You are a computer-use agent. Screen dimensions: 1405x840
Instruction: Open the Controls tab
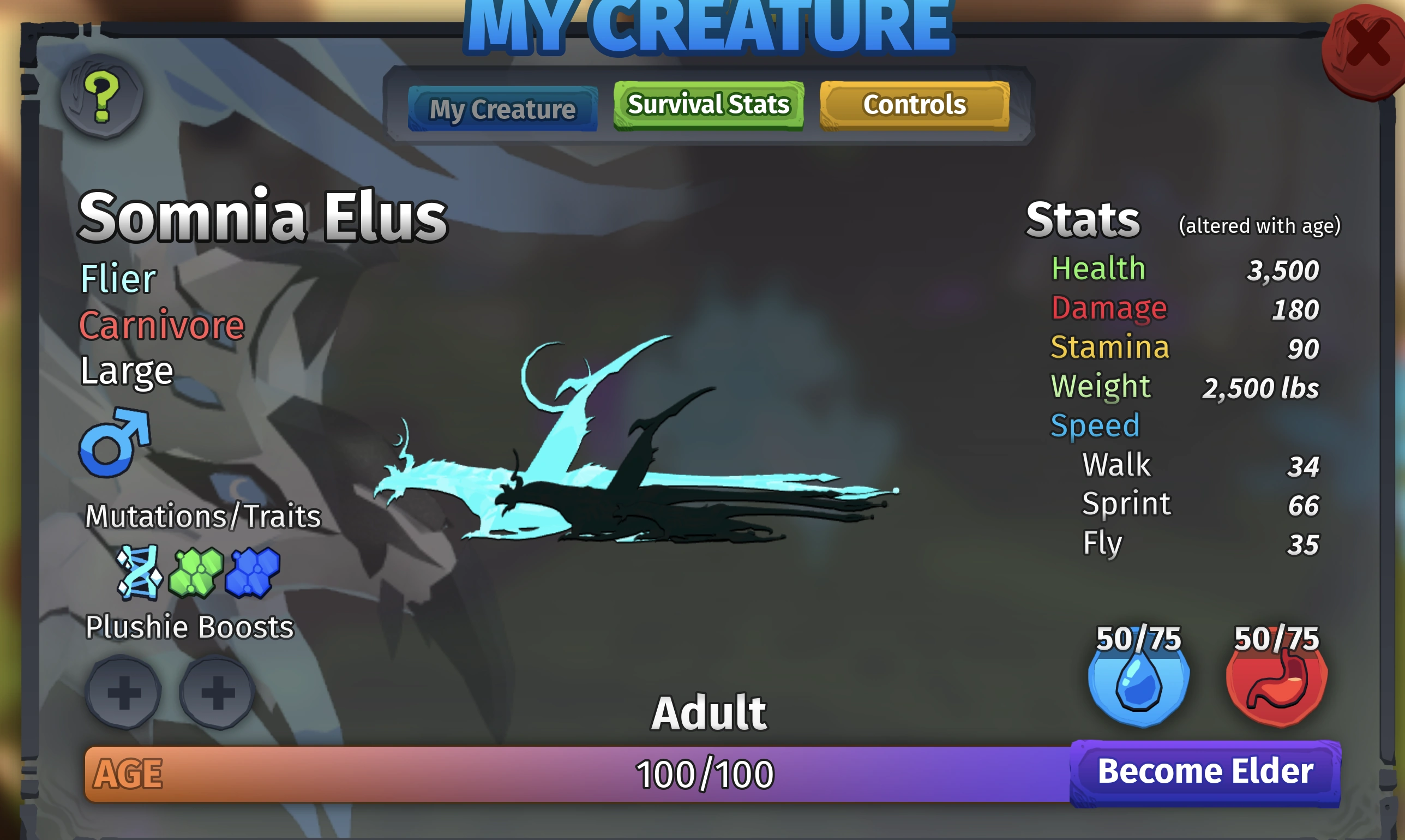(914, 105)
